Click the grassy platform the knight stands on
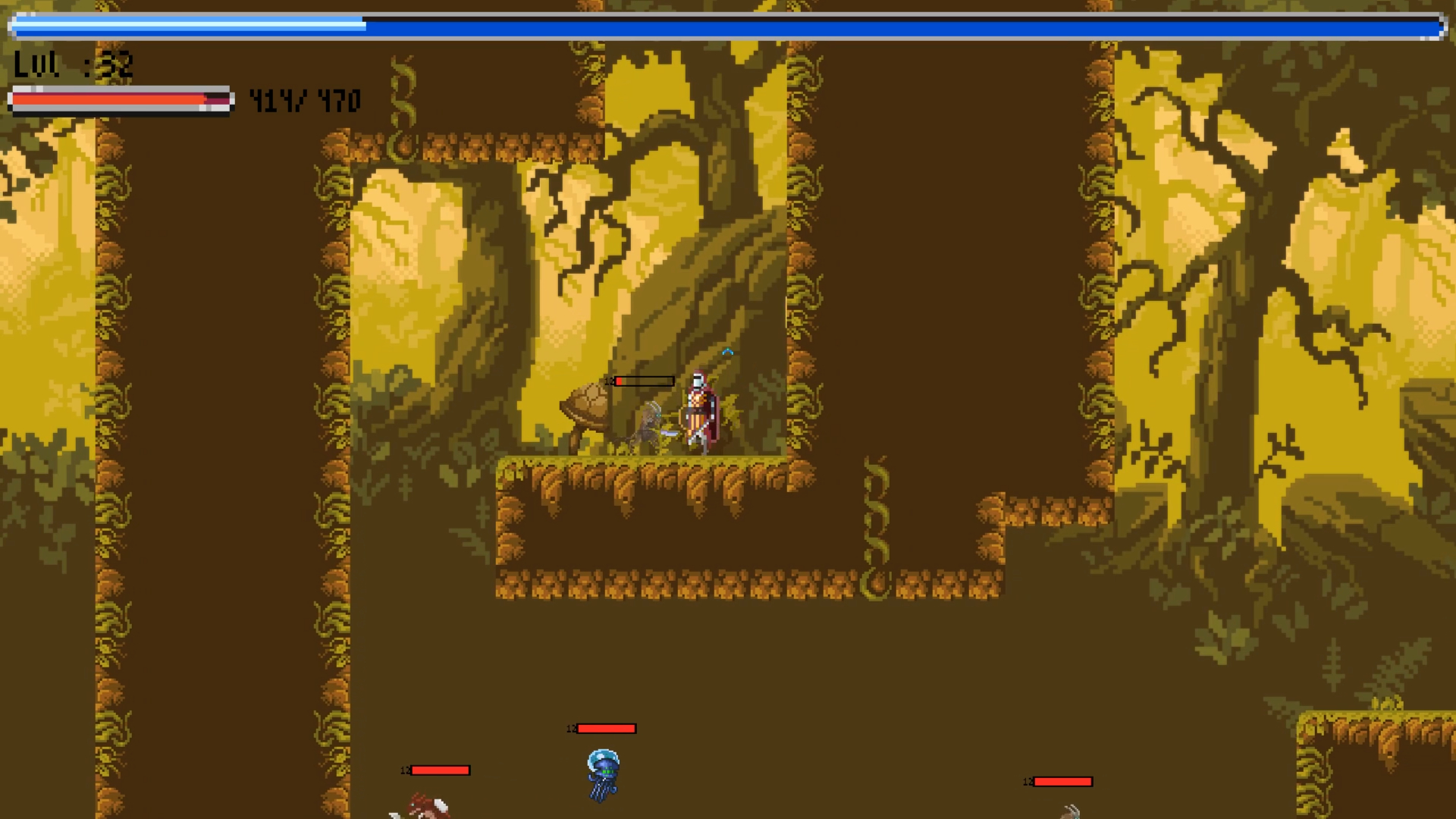 click(645, 470)
